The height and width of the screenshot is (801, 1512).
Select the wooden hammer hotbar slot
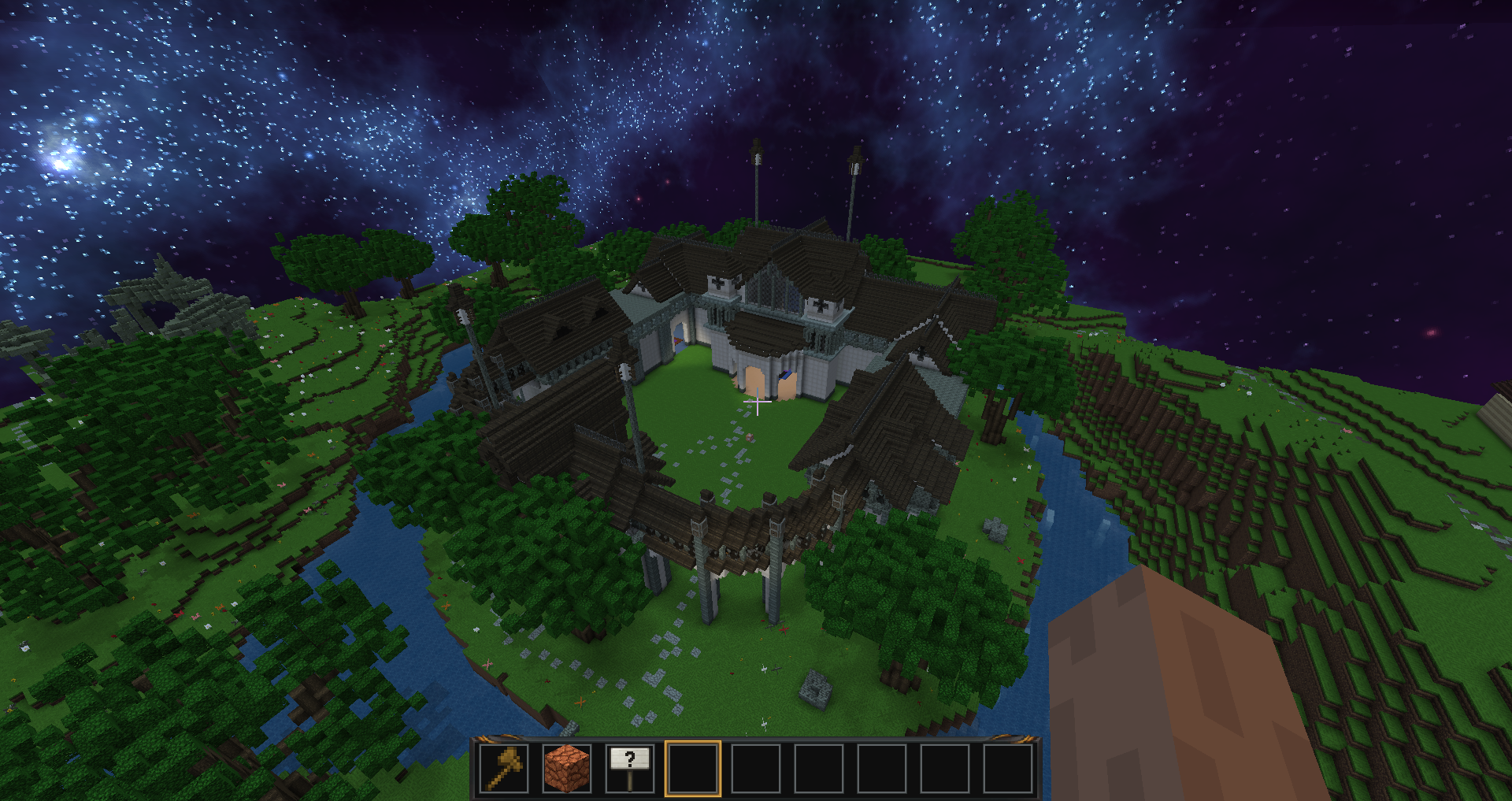tap(504, 768)
